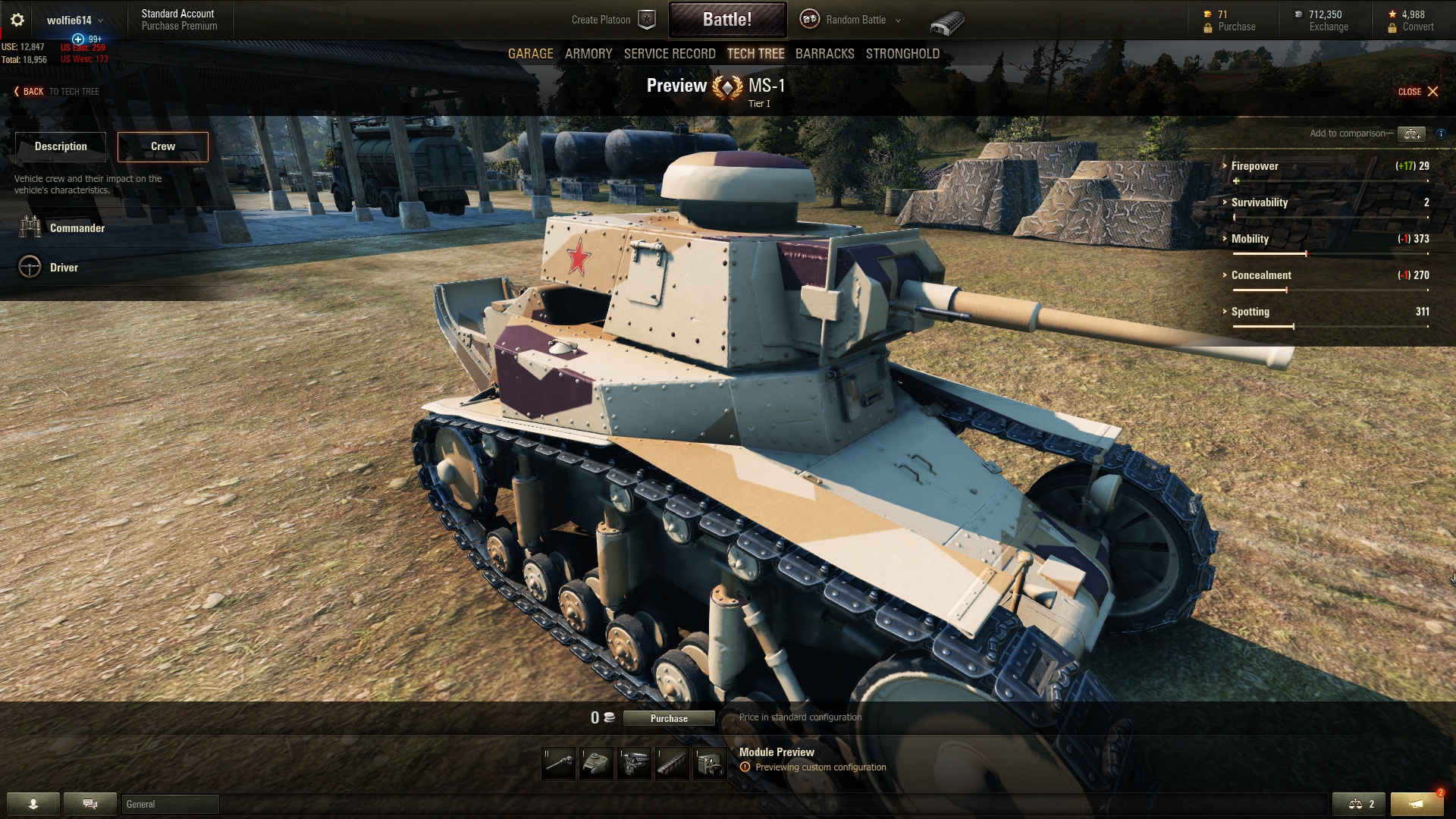The width and height of the screenshot is (1456, 819).
Task: Open the settings gear menu
Action: [16, 20]
